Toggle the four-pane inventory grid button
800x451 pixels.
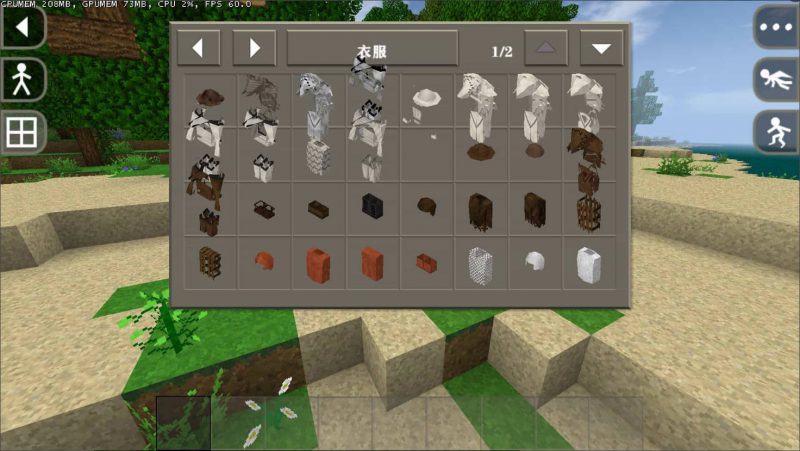(23, 132)
